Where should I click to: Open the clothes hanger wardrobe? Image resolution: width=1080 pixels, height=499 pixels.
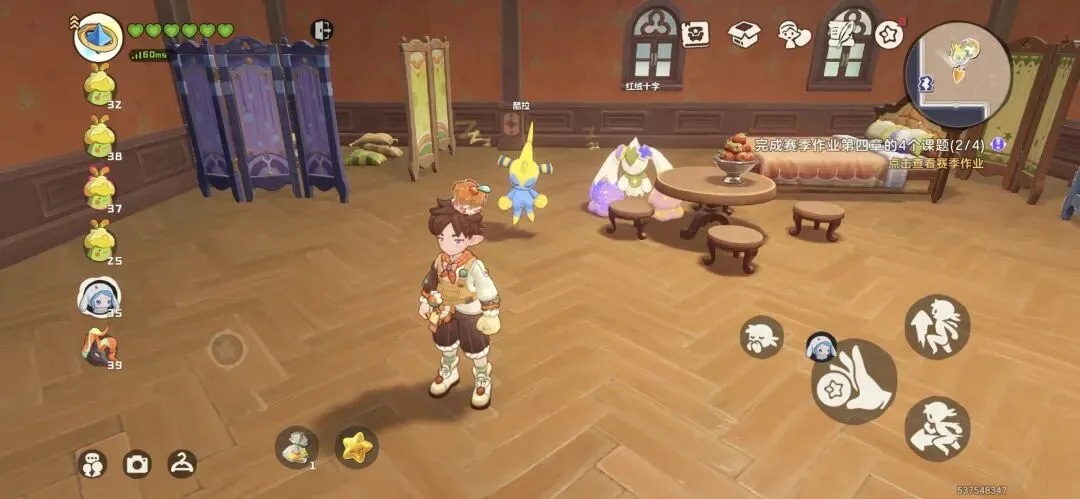[x=182, y=462]
